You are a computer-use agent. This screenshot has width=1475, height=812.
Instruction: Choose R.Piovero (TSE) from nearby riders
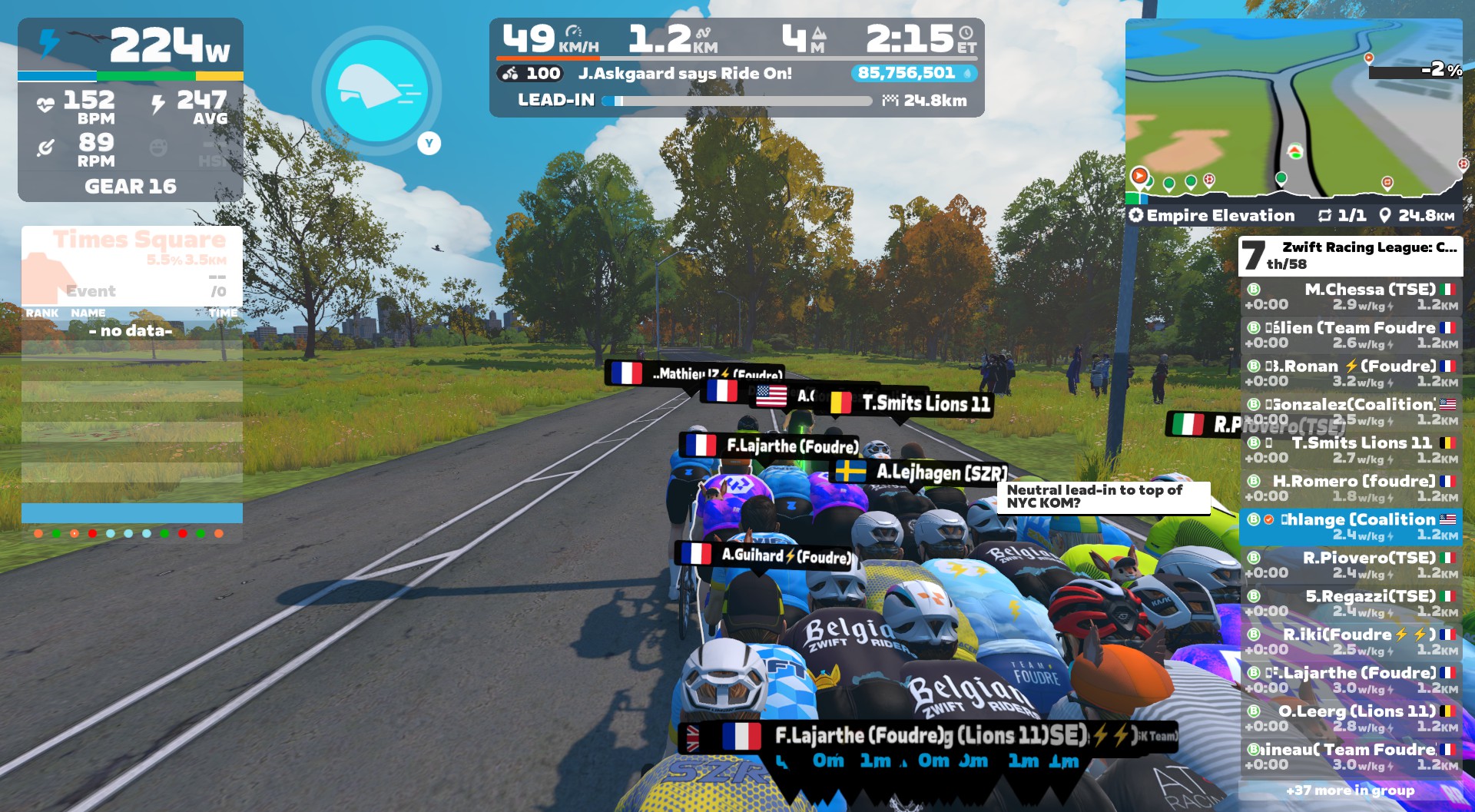point(1351,565)
